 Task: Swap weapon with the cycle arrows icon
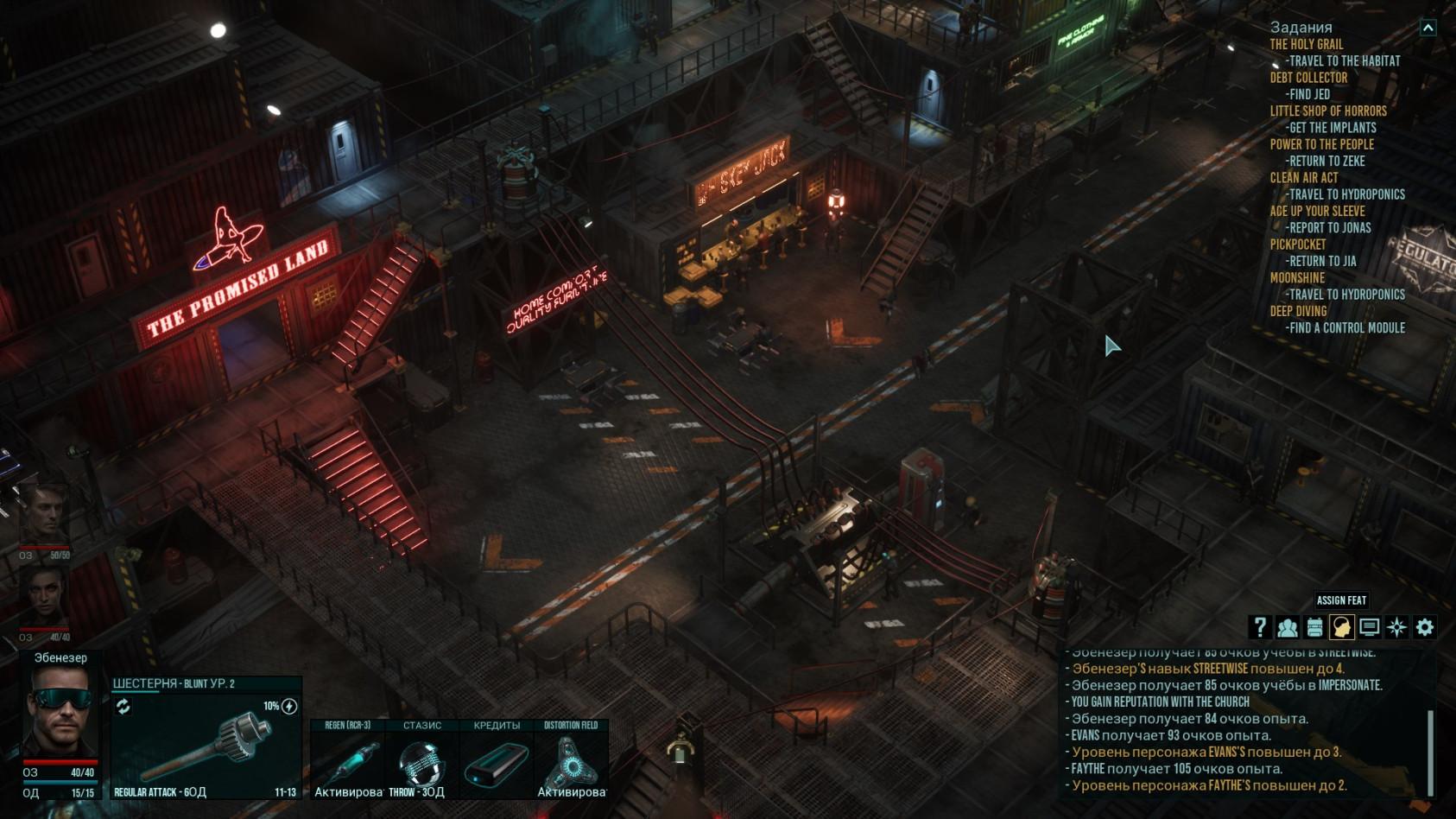point(123,707)
